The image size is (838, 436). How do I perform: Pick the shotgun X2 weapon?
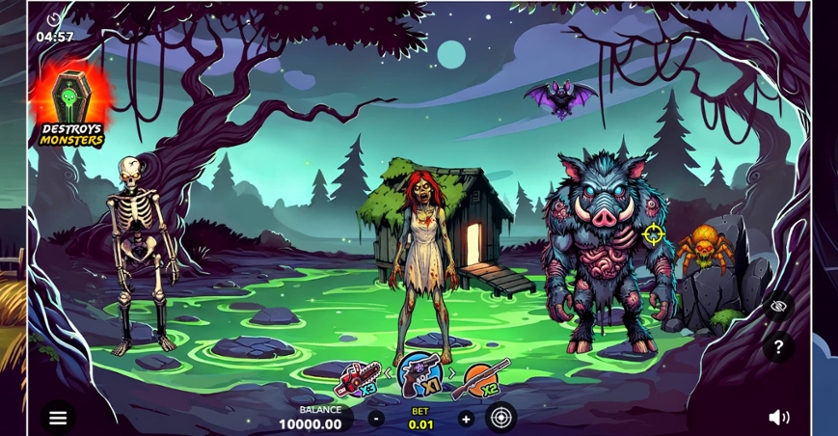[x=487, y=378]
